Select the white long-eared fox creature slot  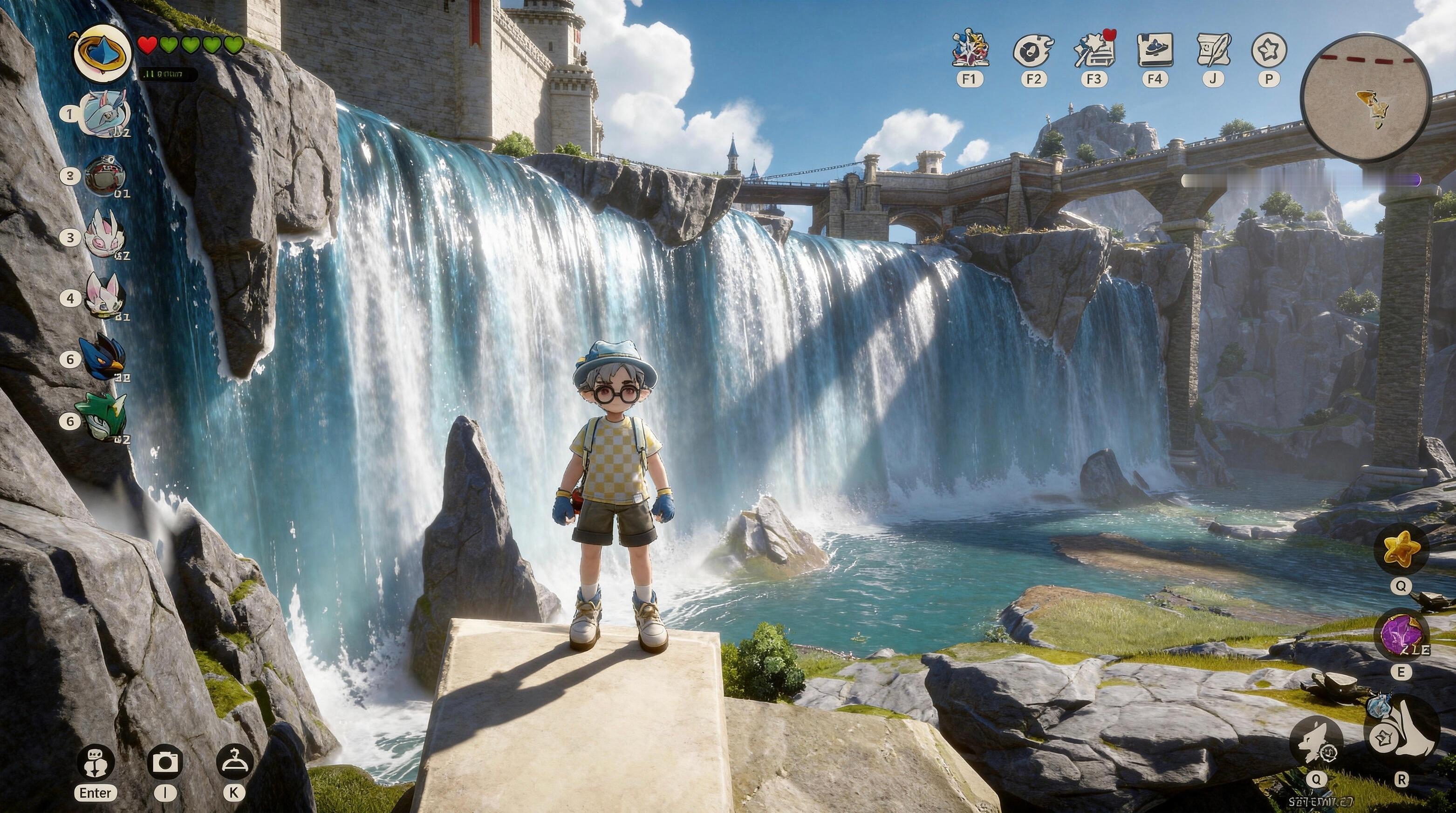click(103, 295)
